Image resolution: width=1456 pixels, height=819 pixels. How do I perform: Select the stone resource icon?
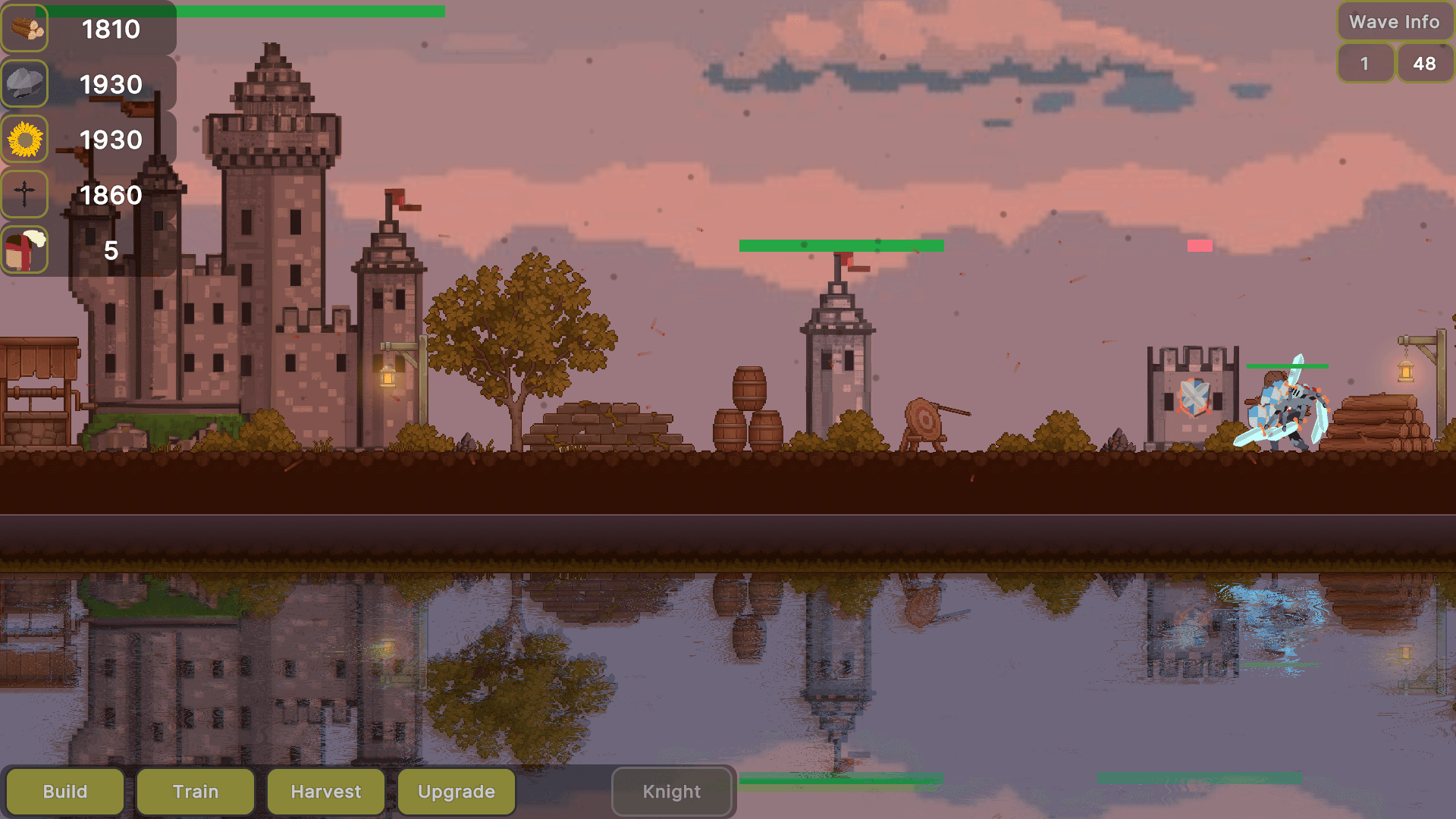[x=24, y=83]
